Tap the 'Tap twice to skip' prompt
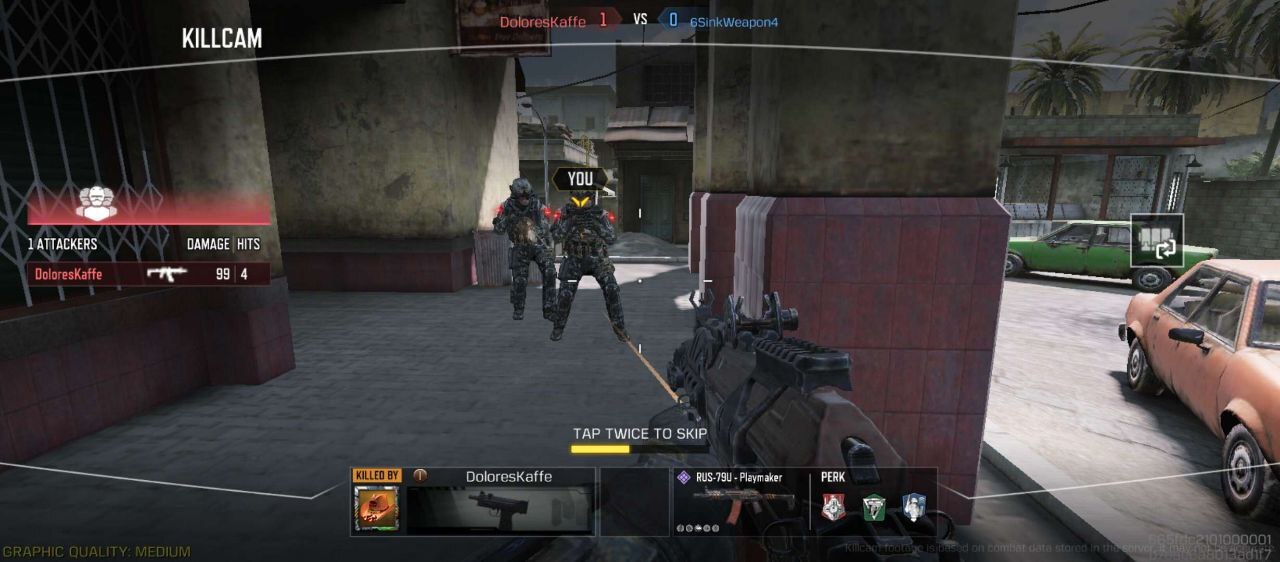The image size is (1280, 562). [639, 434]
